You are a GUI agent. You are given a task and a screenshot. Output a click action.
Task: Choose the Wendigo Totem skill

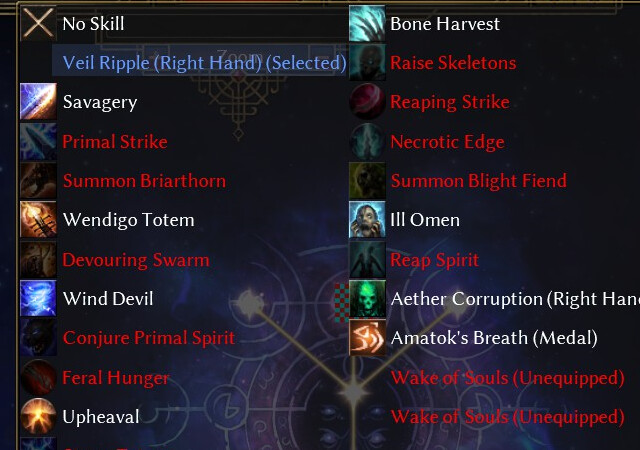click(x=128, y=220)
